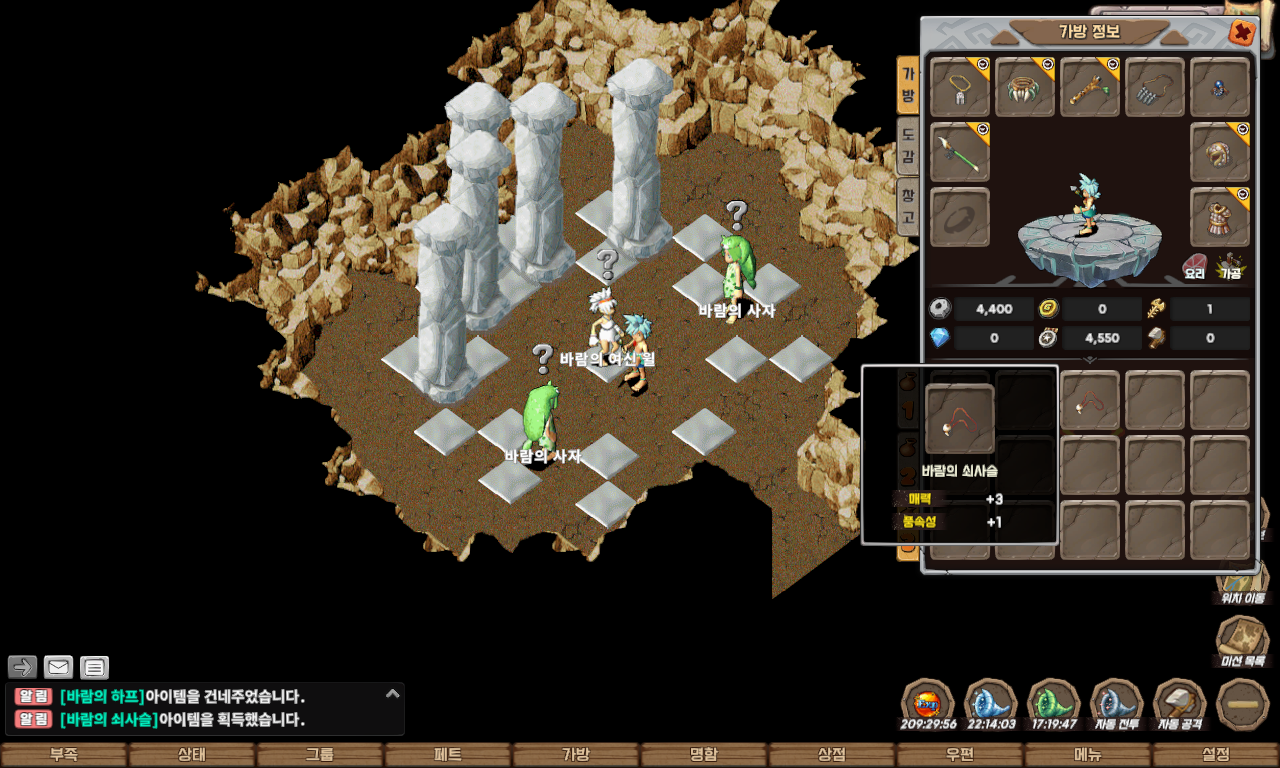Open 가공 crafting from the bag panel
Image resolution: width=1280 pixels, height=768 pixels.
1229,264
